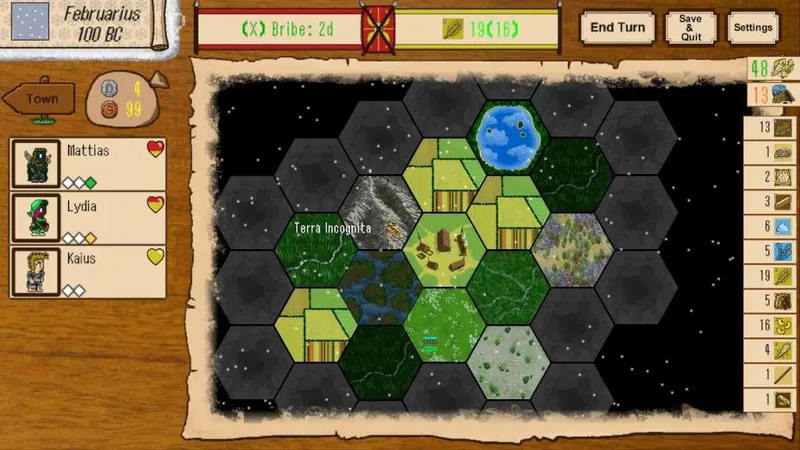Go to Town via the signpost

point(41,99)
